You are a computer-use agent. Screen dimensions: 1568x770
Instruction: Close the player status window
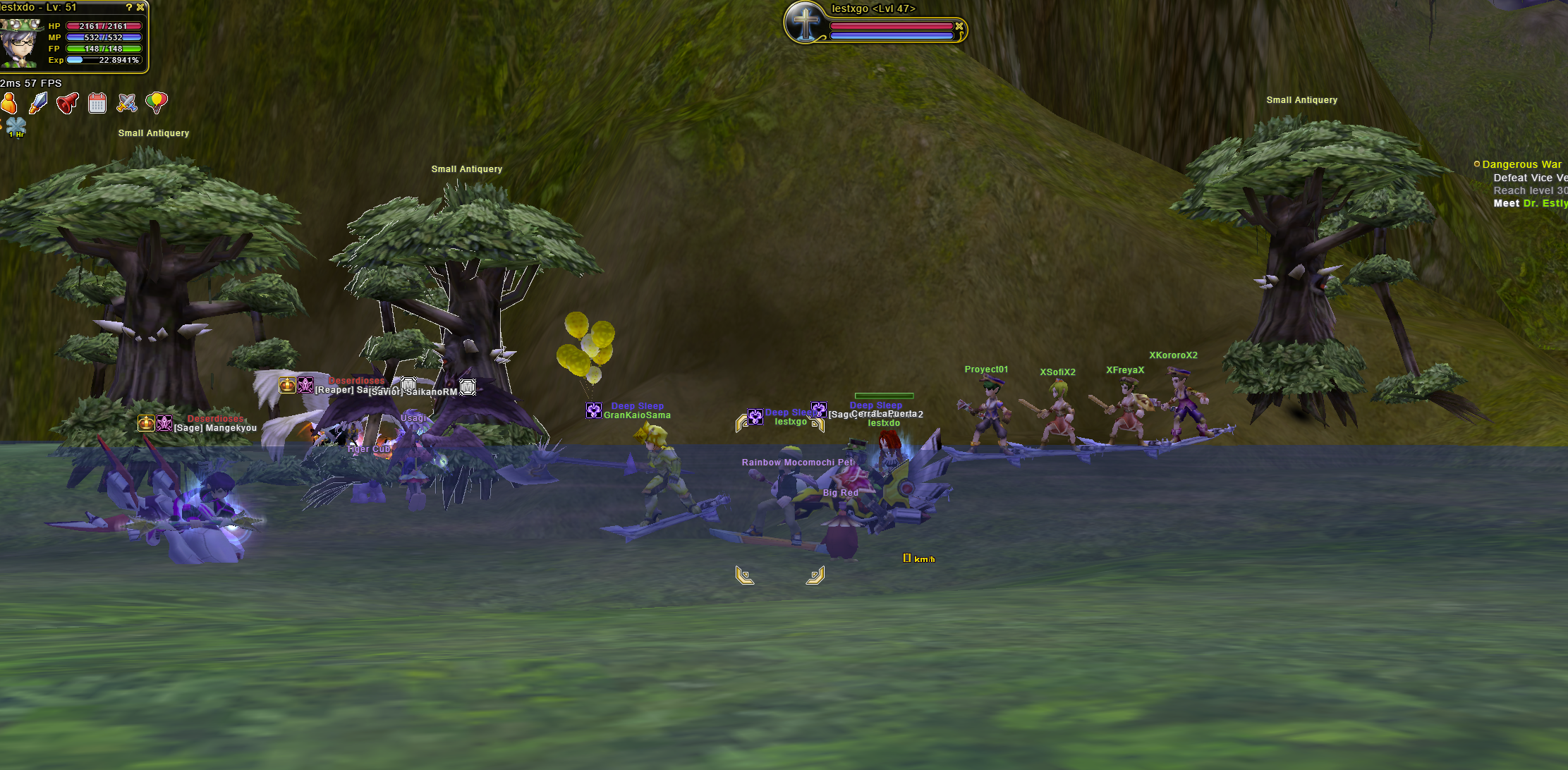click(140, 7)
